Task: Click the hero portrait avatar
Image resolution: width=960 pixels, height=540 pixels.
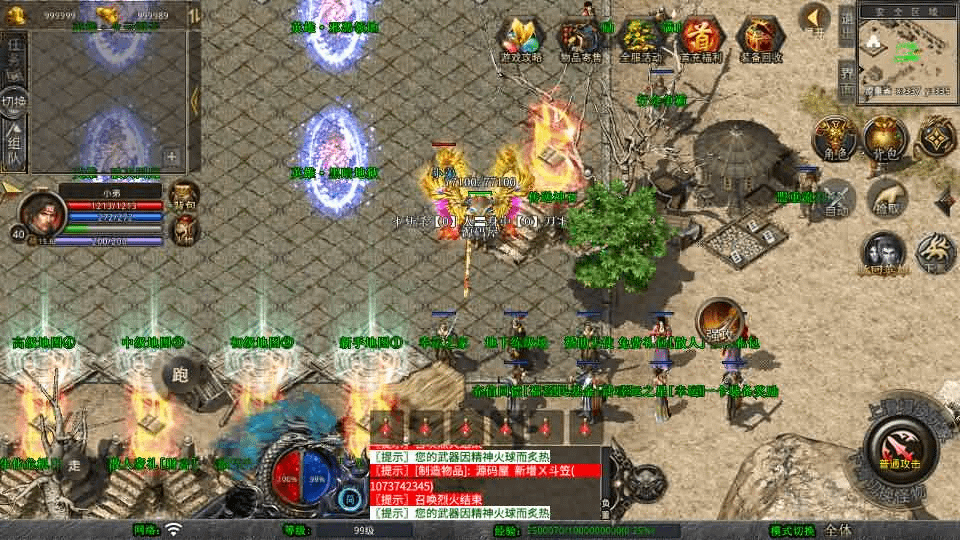Action: tap(41, 209)
